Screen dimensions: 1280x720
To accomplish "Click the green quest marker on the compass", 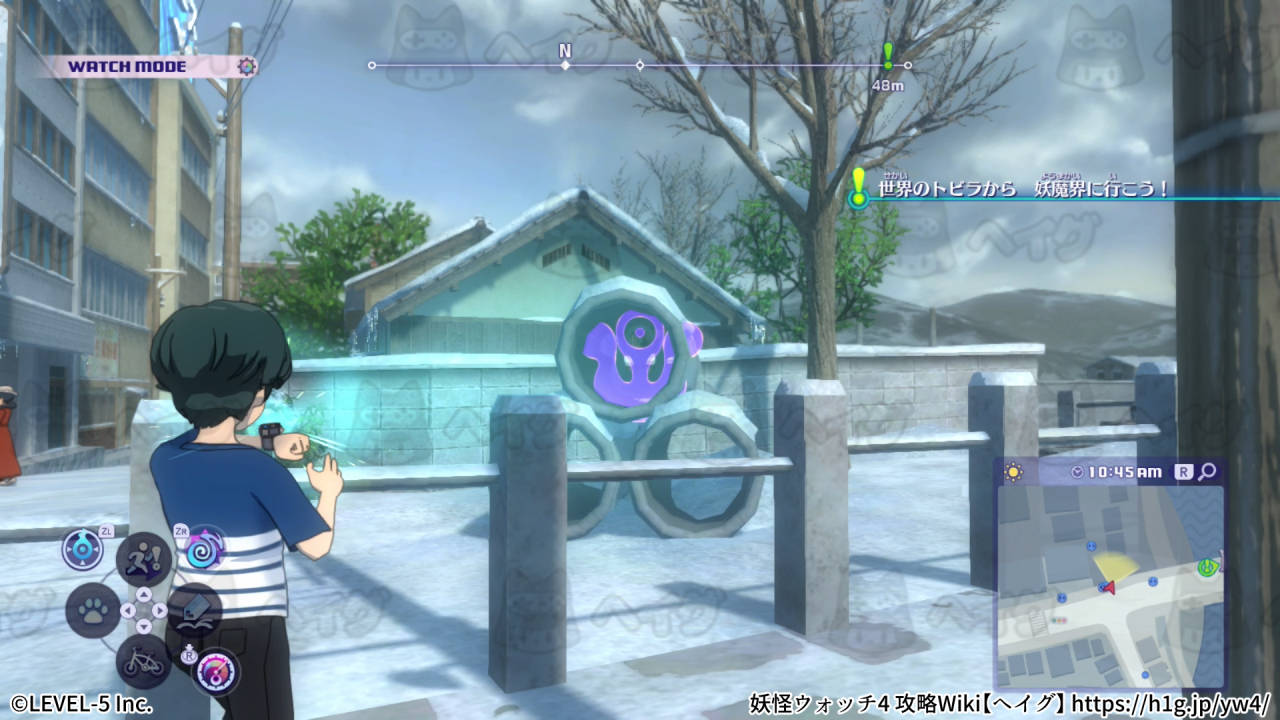I will tap(887, 56).
